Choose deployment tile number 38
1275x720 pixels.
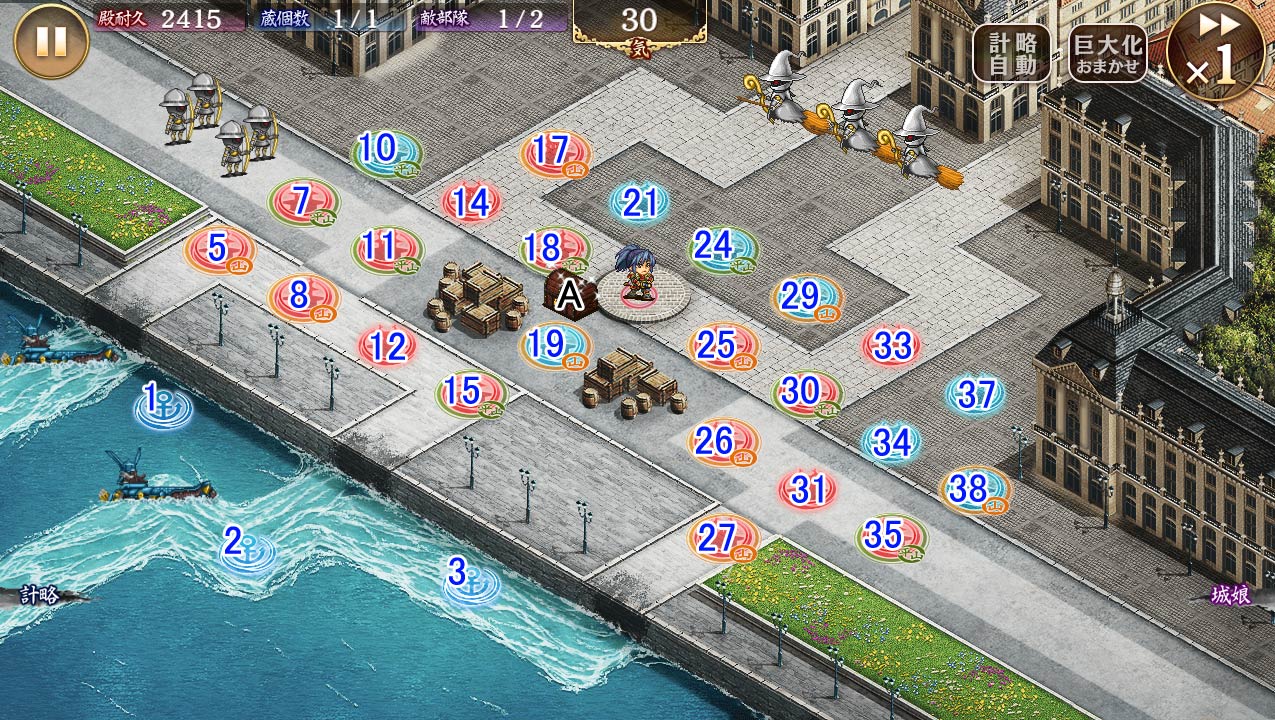[x=973, y=490]
